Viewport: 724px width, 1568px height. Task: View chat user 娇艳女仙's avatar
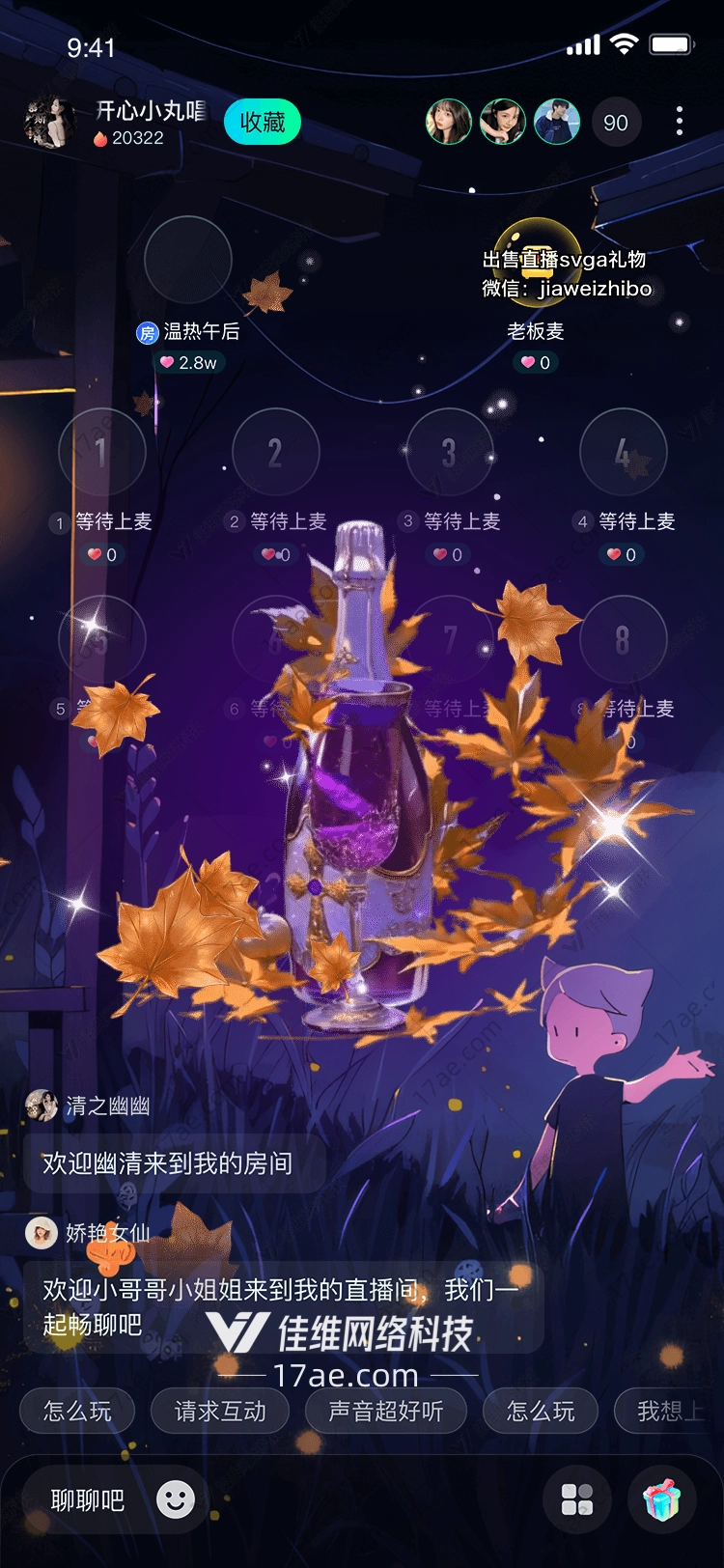[x=42, y=1233]
